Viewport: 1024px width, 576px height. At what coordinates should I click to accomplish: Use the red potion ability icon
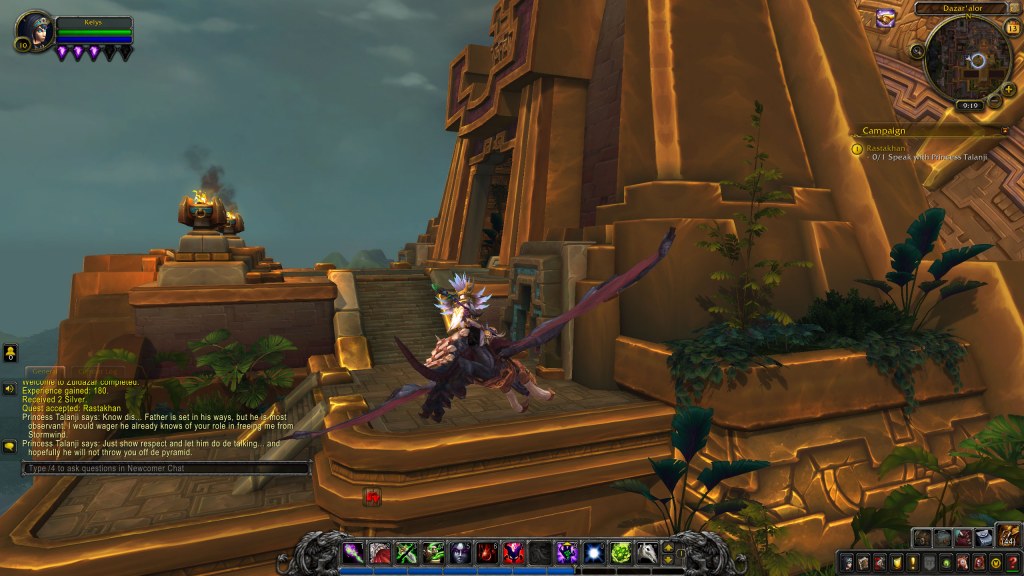(487, 551)
